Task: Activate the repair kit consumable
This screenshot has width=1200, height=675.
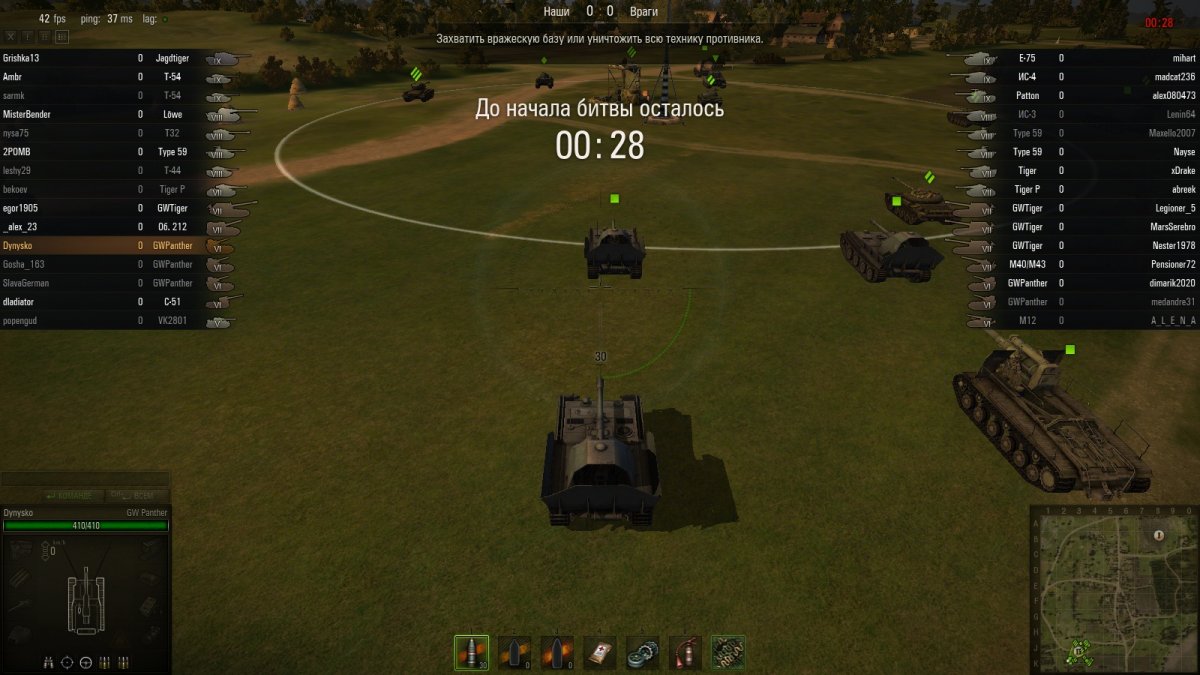Action: click(x=642, y=652)
